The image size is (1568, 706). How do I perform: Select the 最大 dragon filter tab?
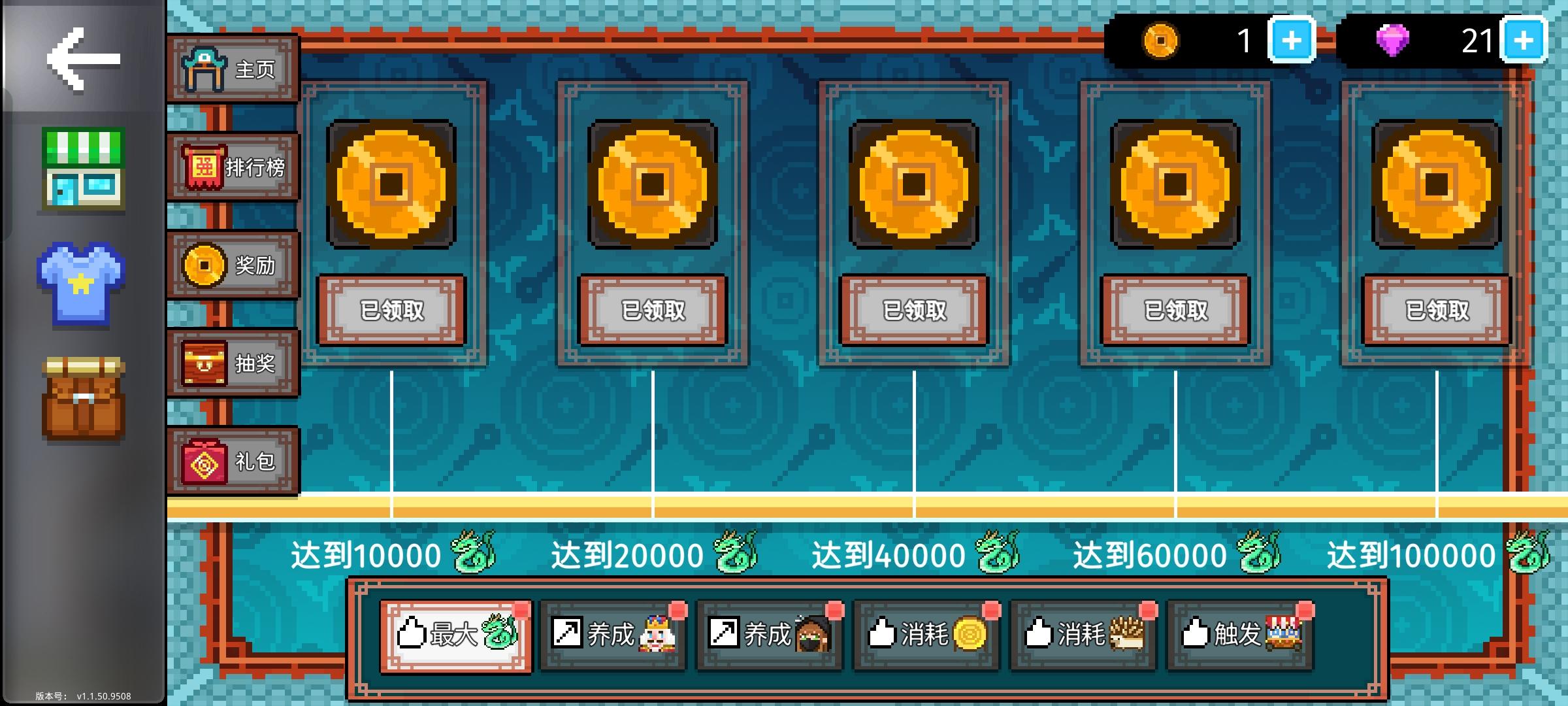(456, 635)
